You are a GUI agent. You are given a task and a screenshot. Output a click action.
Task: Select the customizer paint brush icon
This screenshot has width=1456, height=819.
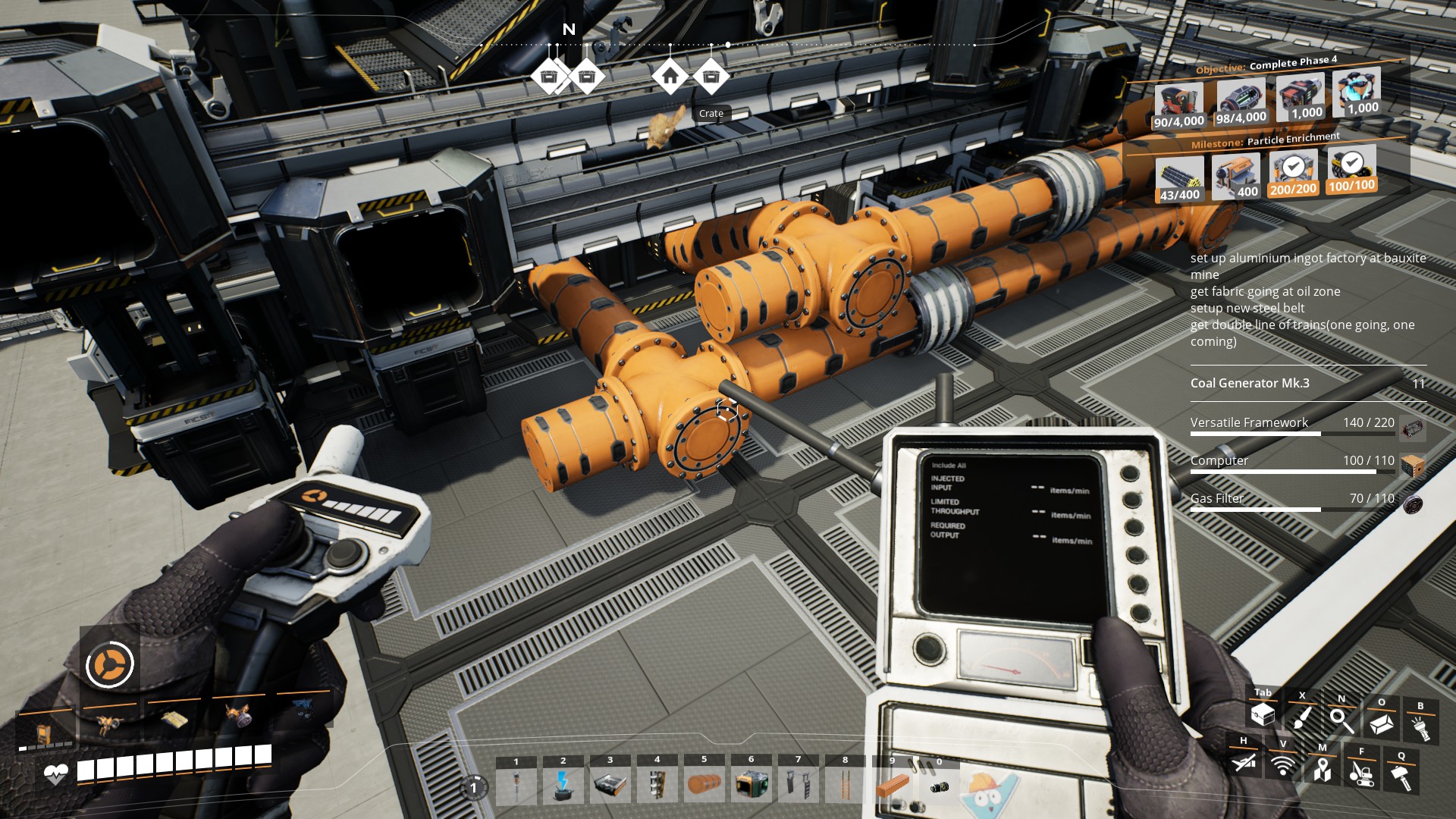coord(1302,718)
